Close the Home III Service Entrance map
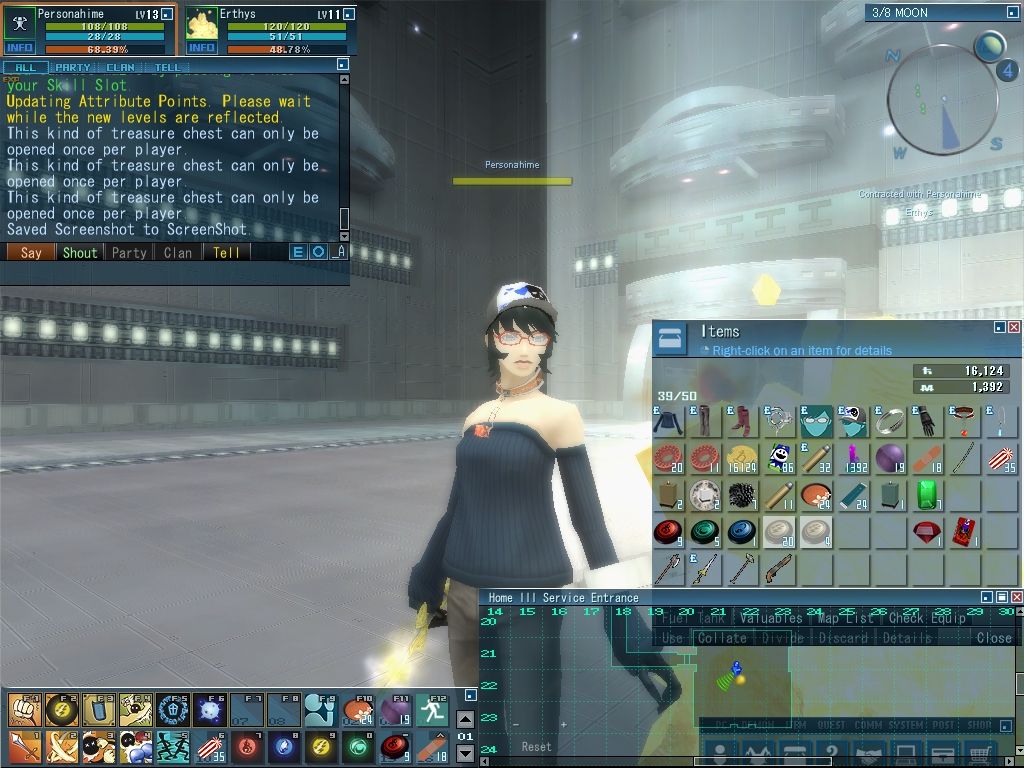Image resolution: width=1024 pixels, height=768 pixels. (1018, 597)
